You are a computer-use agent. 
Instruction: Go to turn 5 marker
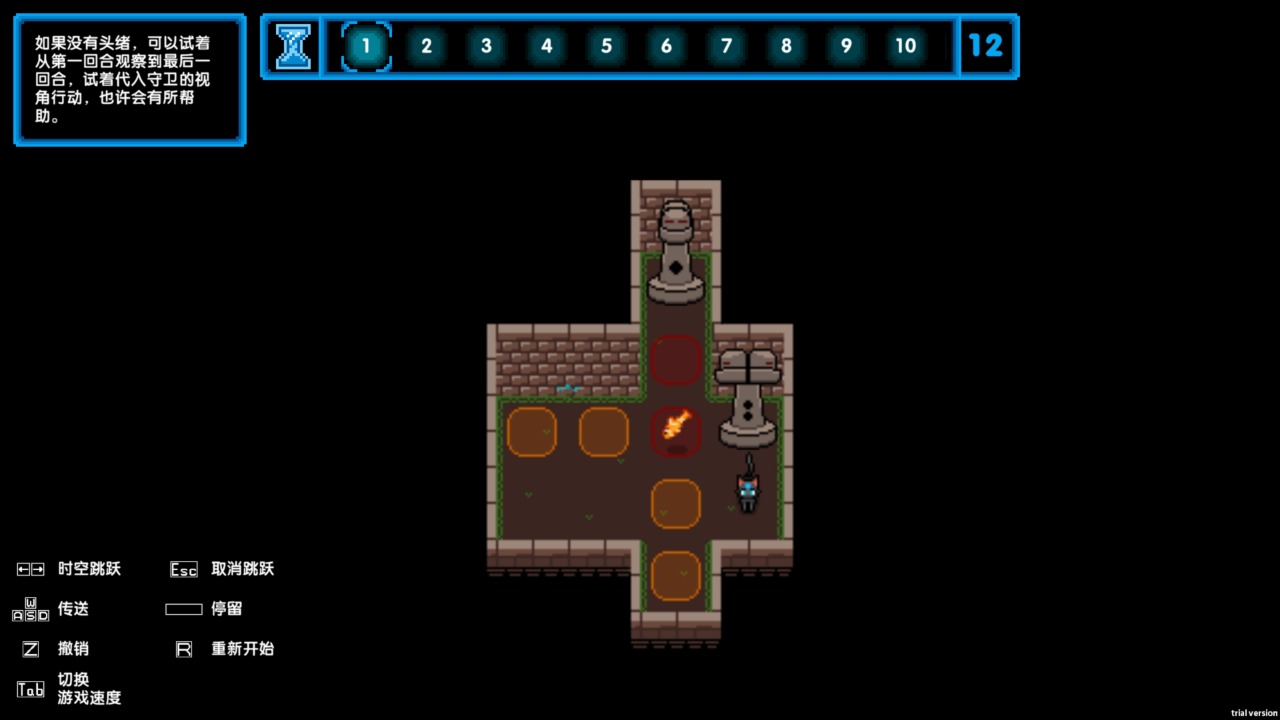click(x=606, y=46)
